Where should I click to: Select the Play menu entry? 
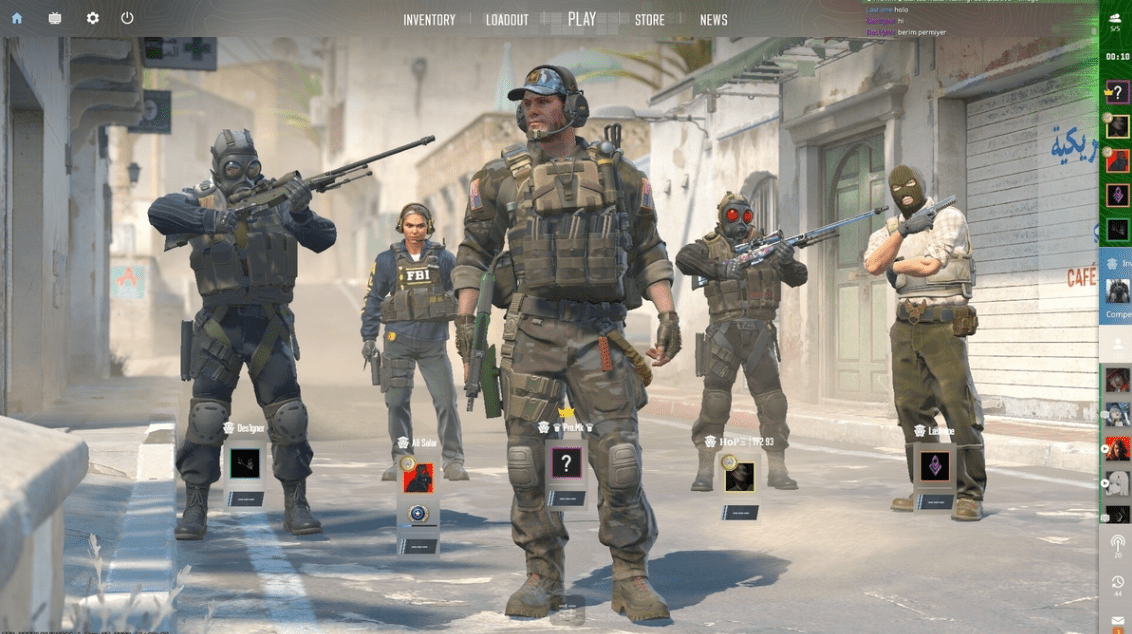click(x=581, y=19)
